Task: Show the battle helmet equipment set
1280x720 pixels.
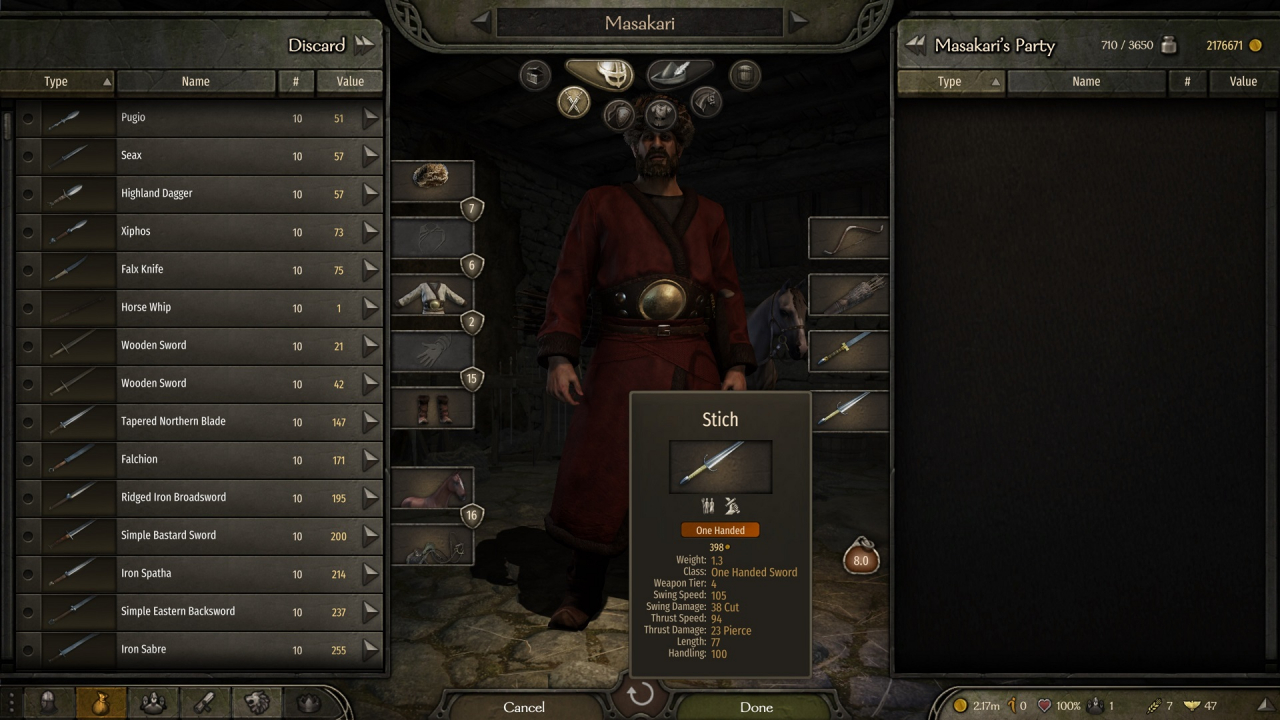Action: pyautogui.click(x=599, y=72)
